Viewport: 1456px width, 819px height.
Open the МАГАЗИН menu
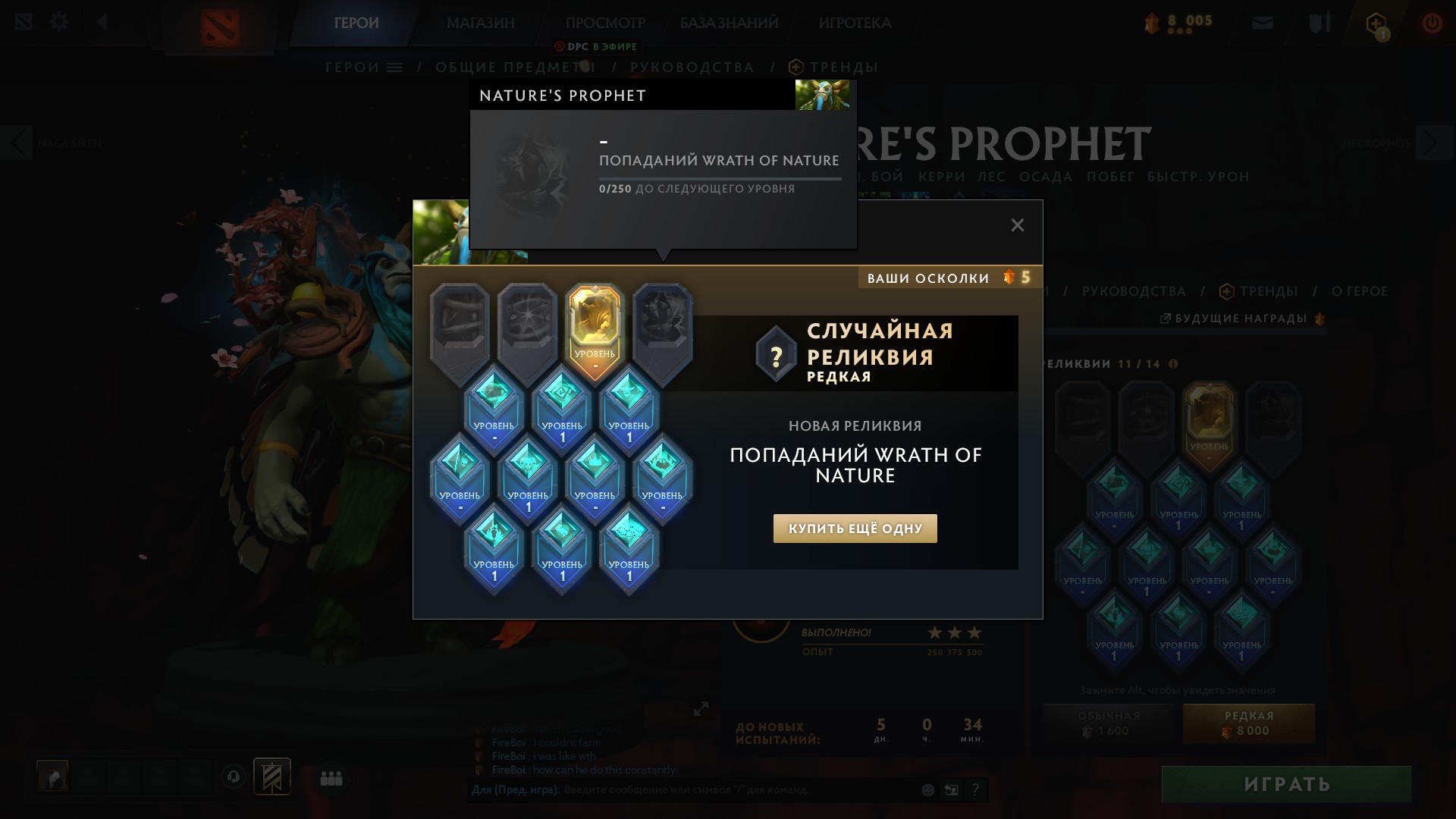click(x=480, y=24)
